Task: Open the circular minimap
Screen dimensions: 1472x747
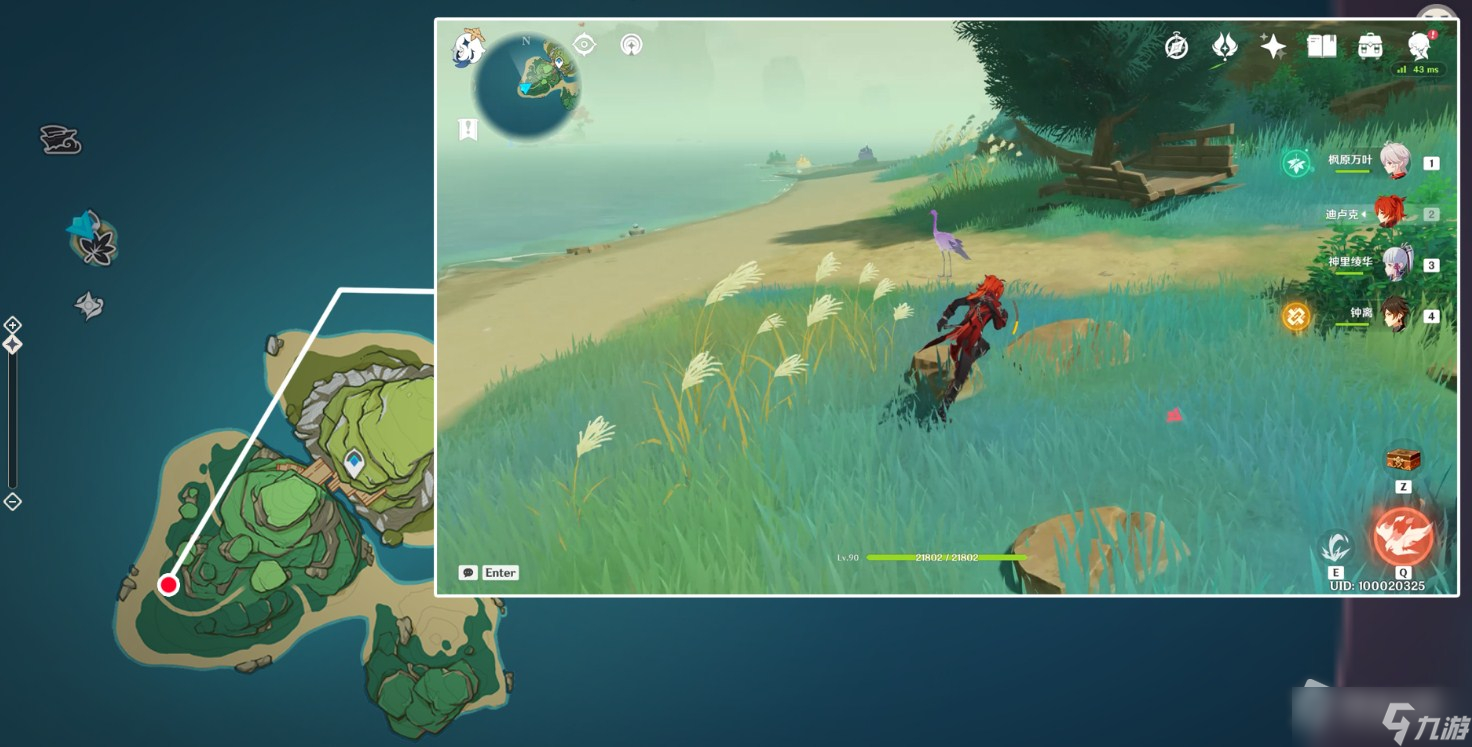Action: [x=527, y=86]
